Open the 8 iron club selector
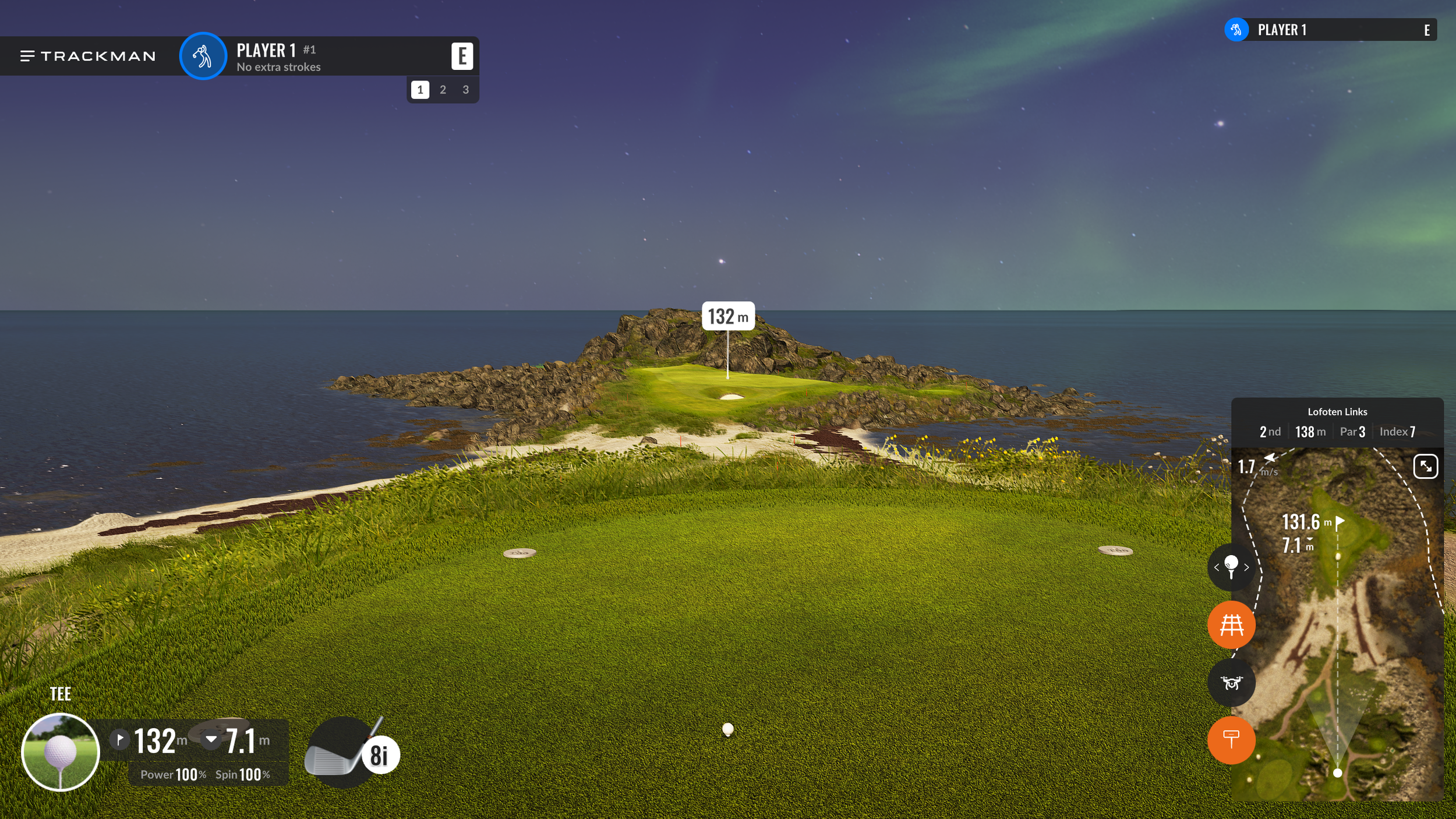Image resolution: width=1456 pixels, height=819 pixels. (352, 753)
